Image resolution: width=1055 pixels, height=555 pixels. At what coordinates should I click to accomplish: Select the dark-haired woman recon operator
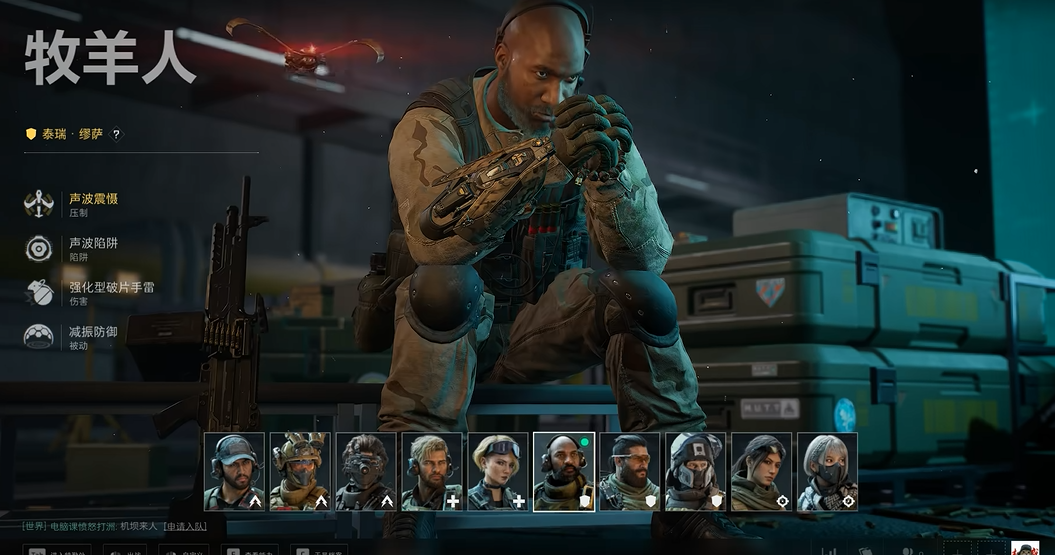click(762, 472)
